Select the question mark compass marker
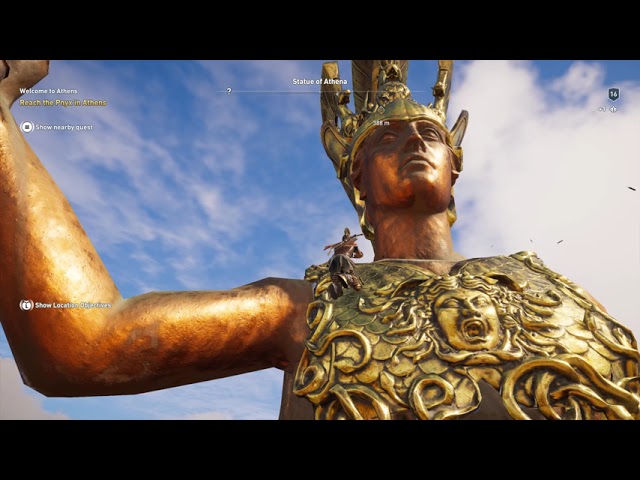The height and width of the screenshot is (480, 640). point(229,91)
